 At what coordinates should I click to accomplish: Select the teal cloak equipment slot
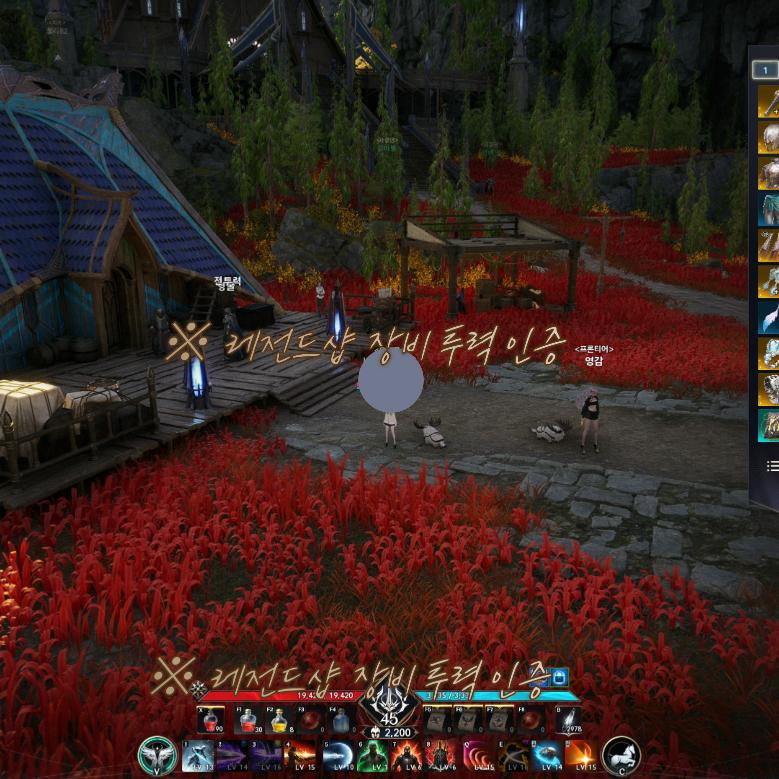pyautogui.click(x=769, y=209)
